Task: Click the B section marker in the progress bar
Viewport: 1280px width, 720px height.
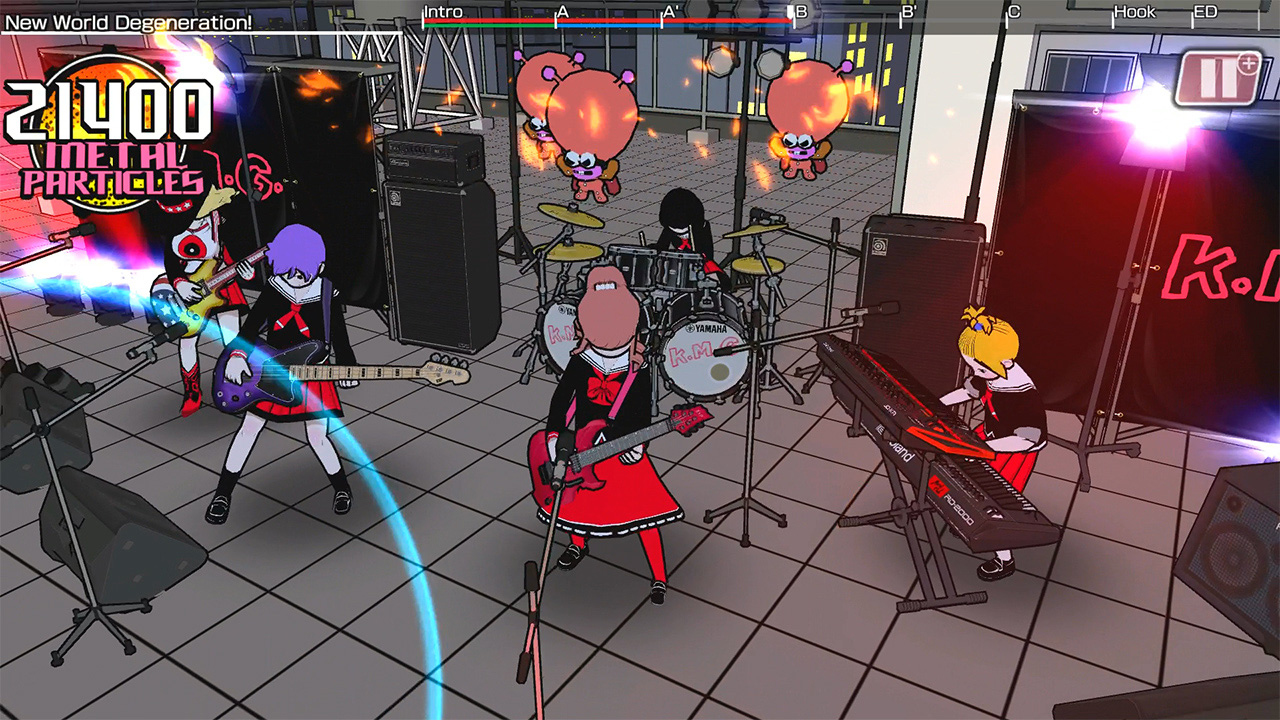Action: (x=802, y=13)
